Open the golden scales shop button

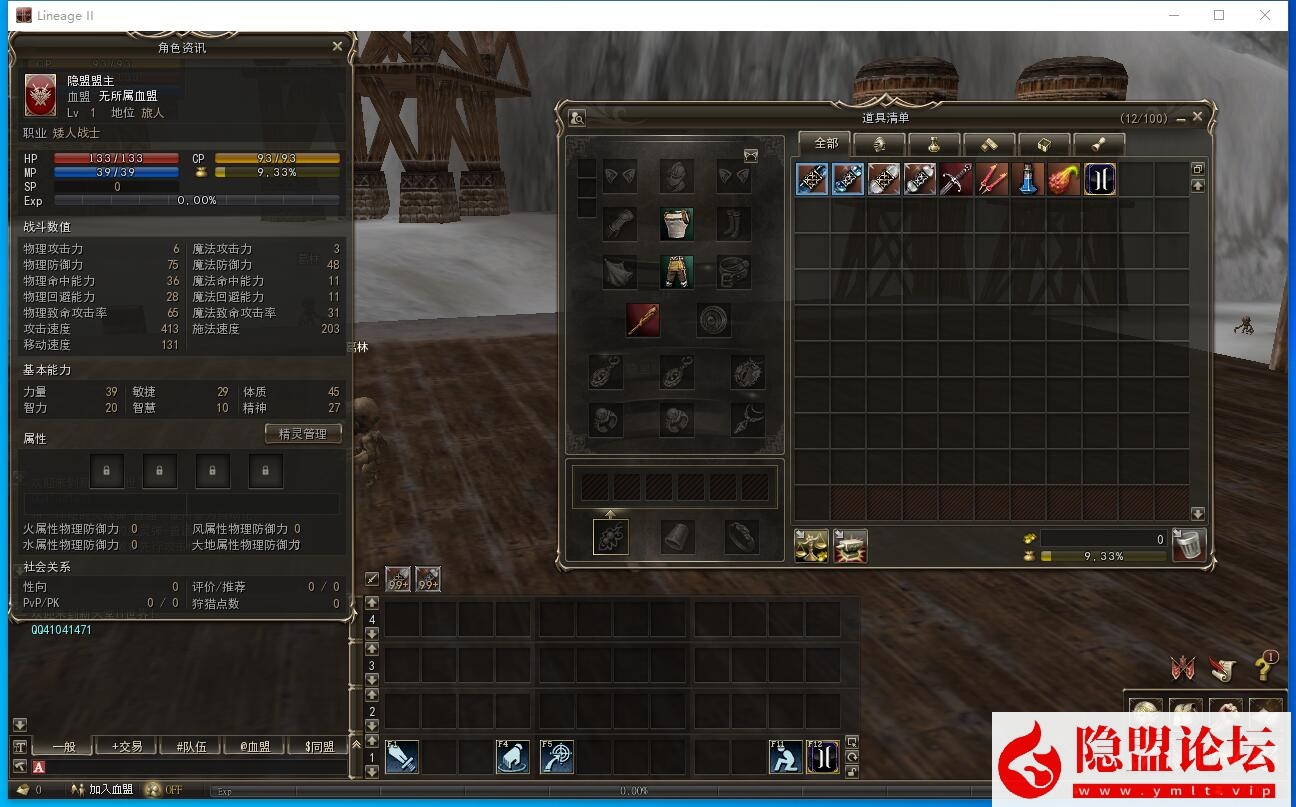pos(811,546)
